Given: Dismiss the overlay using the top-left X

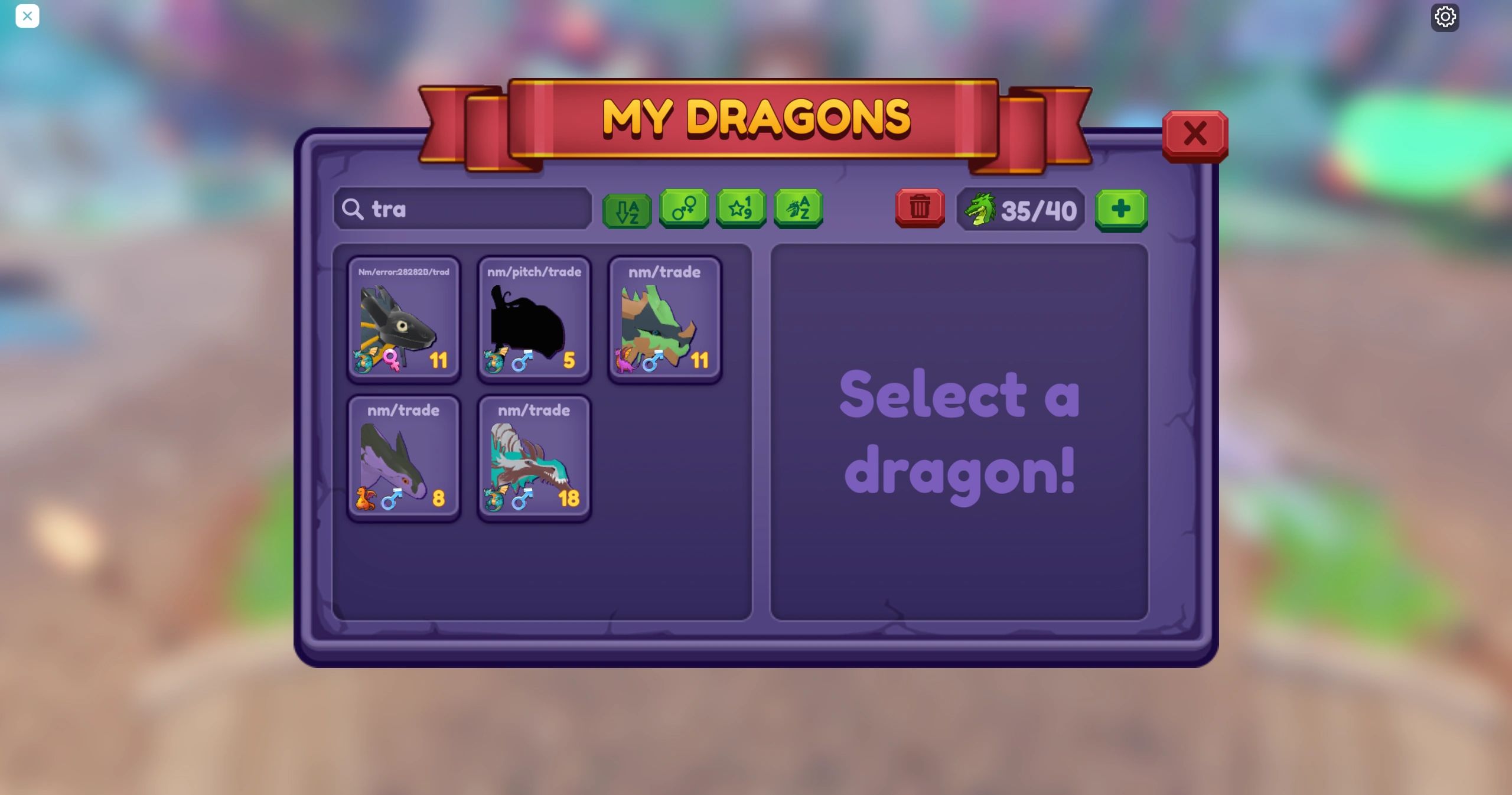Looking at the screenshot, I should coord(27,16).
